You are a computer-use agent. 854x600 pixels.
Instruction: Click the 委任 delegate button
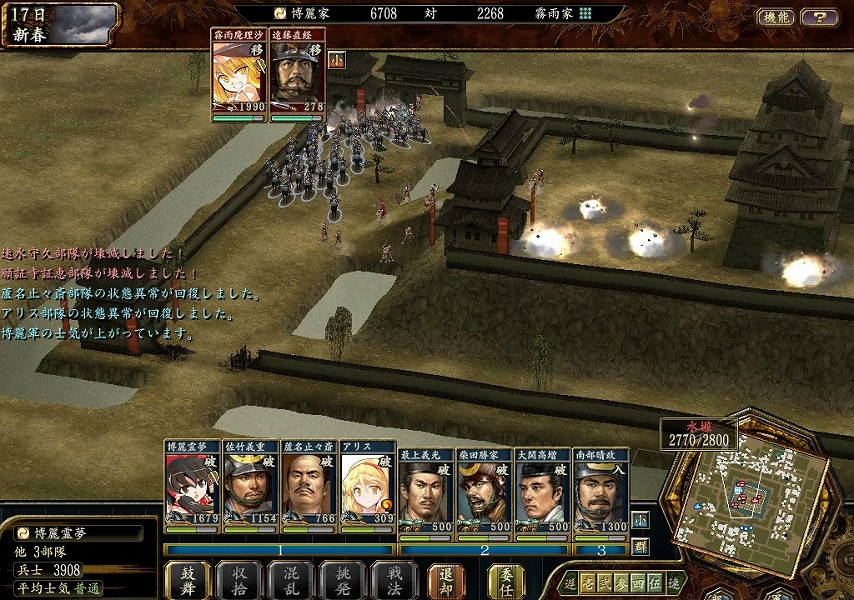pyautogui.click(x=506, y=580)
